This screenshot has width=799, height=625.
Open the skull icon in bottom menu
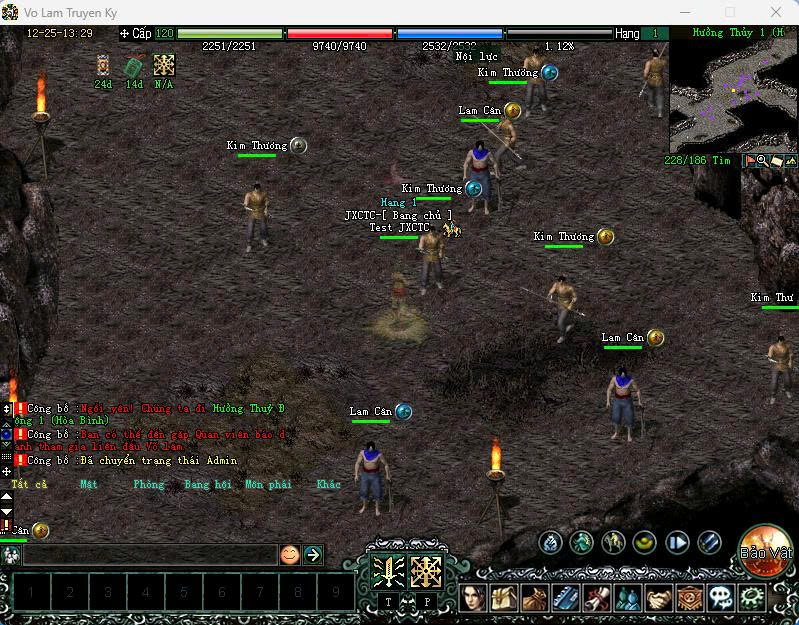click(721, 598)
